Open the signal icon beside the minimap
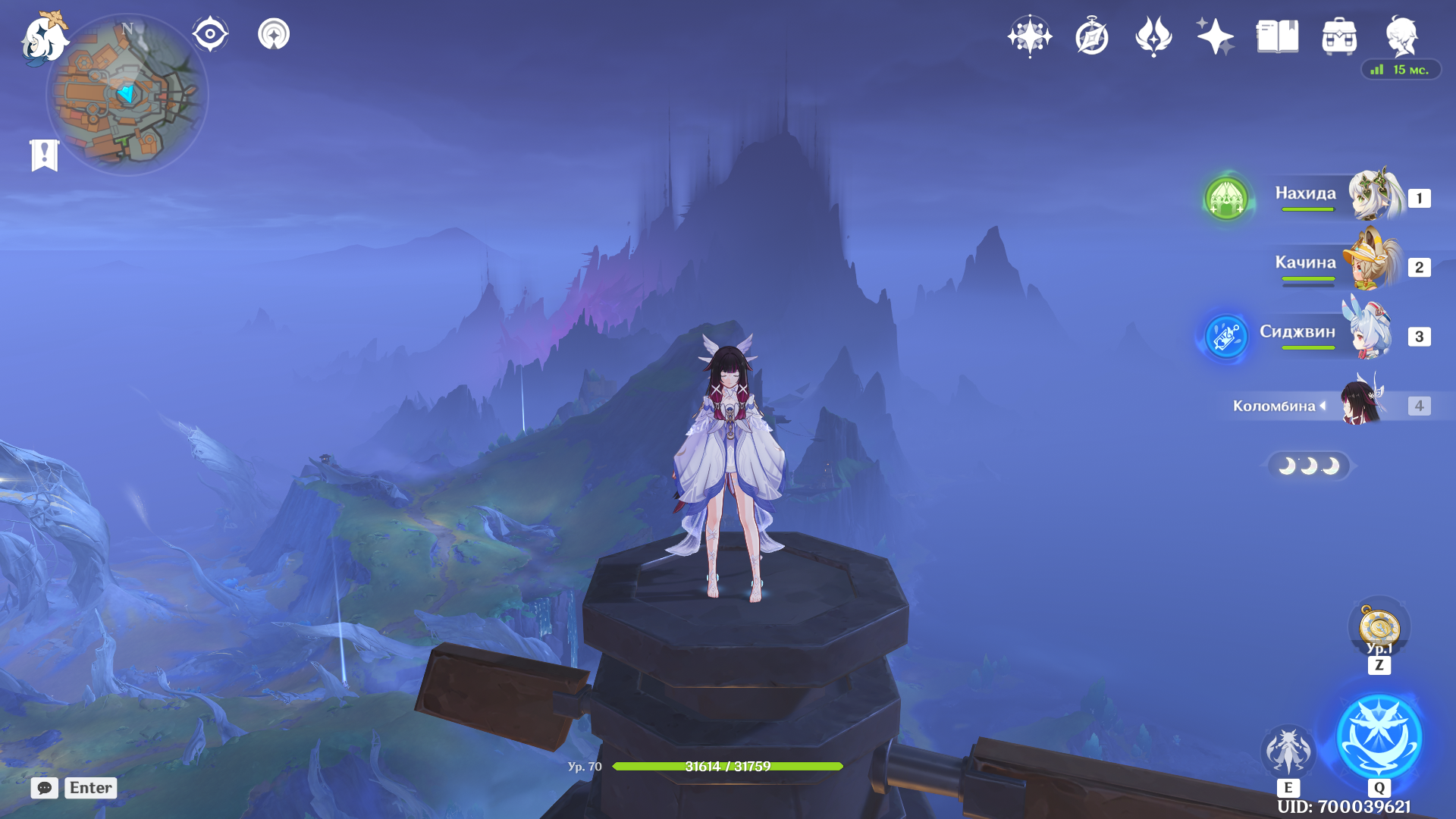The image size is (1456, 819). pyautogui.click(x=274, y=34)
